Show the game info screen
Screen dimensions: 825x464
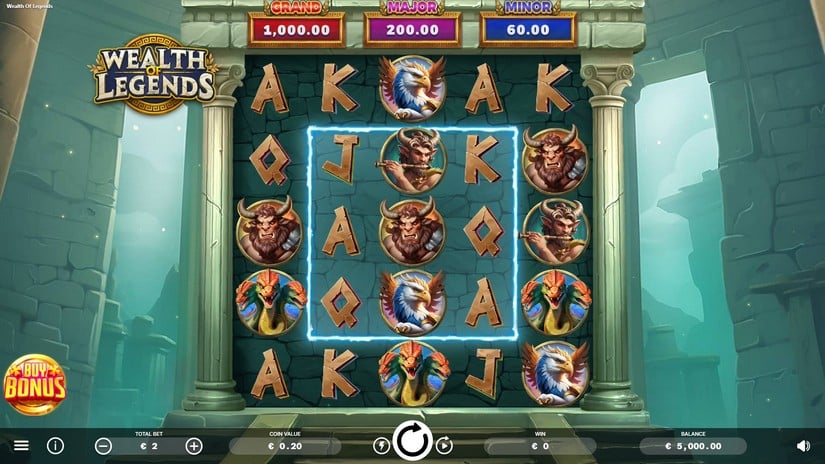tap(56, 445)
